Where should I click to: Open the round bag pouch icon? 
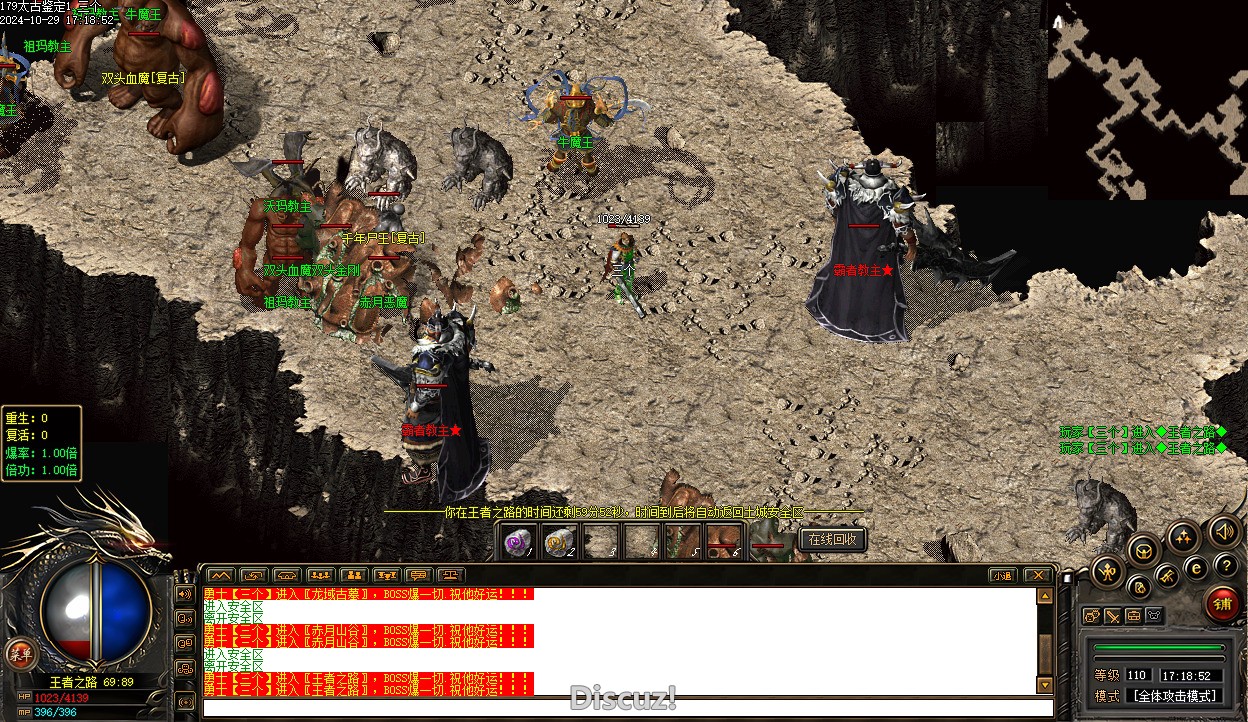1139,587
